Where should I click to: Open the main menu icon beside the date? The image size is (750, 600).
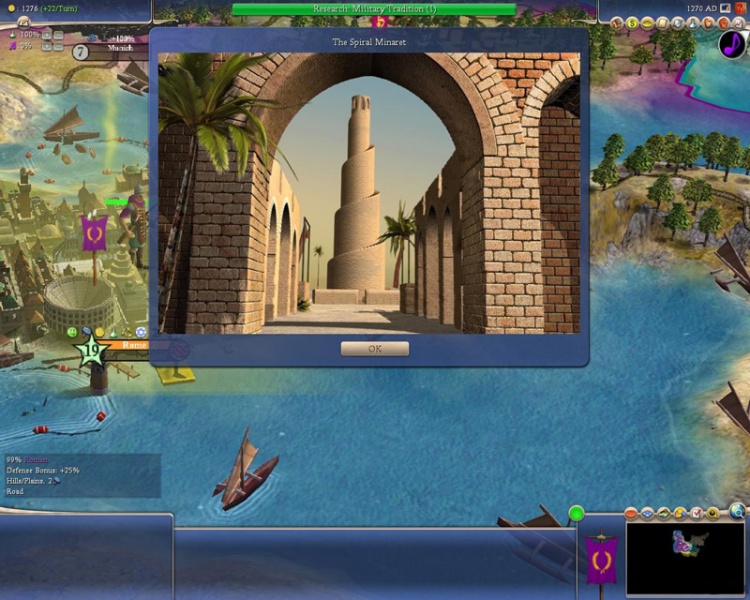point(726,8)
